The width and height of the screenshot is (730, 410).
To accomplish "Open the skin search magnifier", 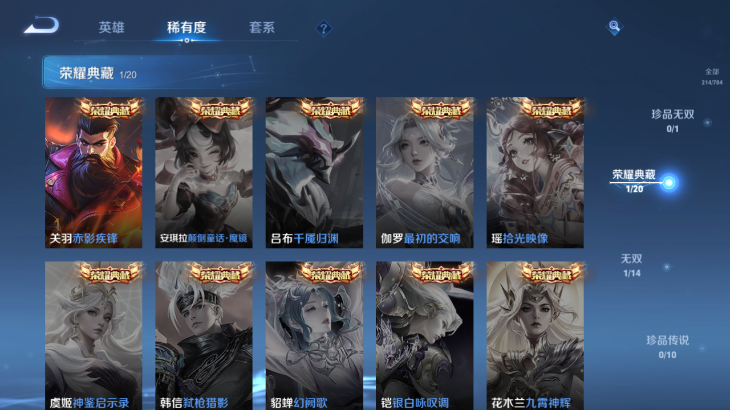I will 614,27.
